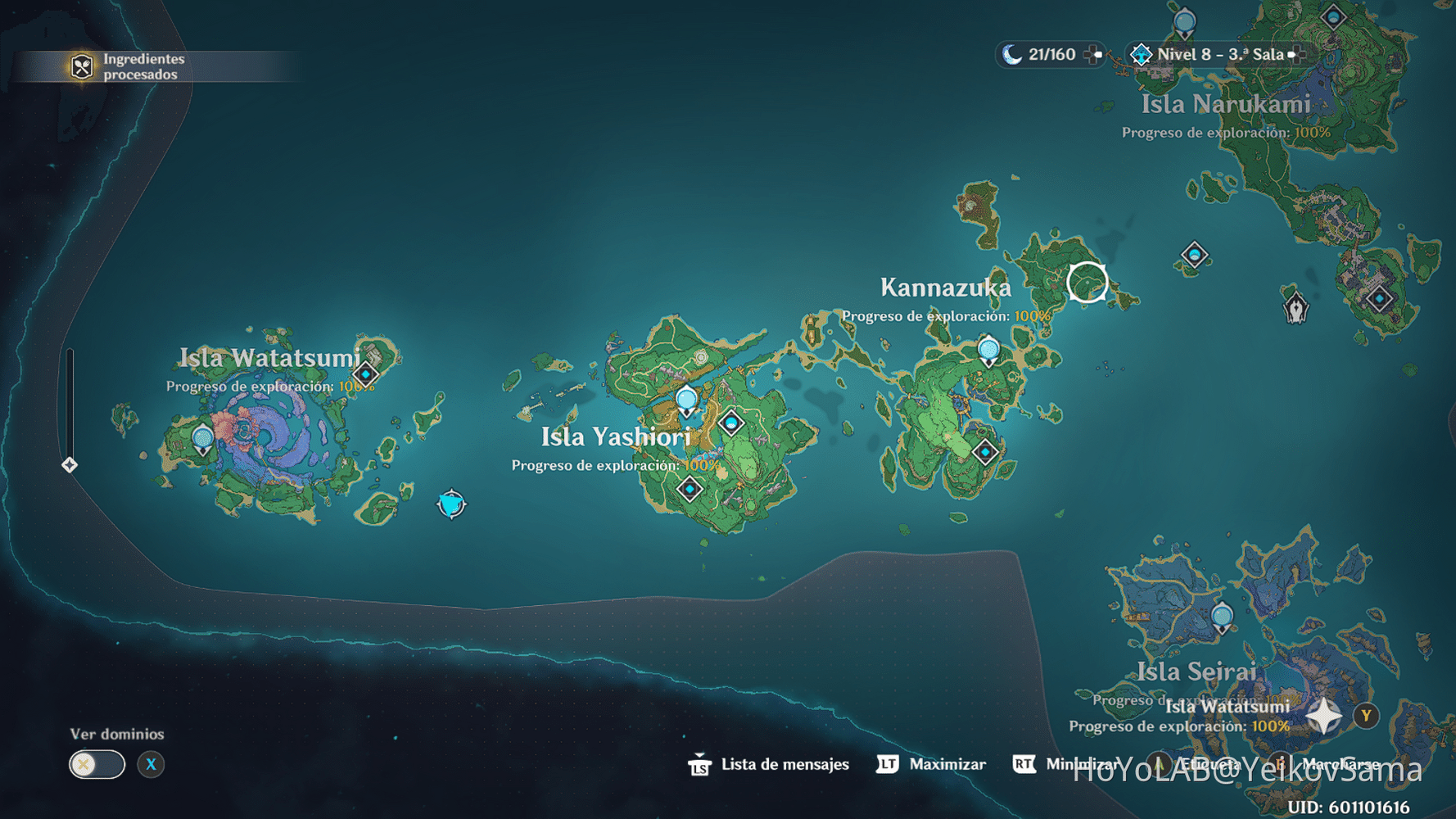Image resolution: width=1456 pixels, height=819 pixels.
Task: Click the white circular challenge marker on Kannazuka
Action: (1087, 280)
